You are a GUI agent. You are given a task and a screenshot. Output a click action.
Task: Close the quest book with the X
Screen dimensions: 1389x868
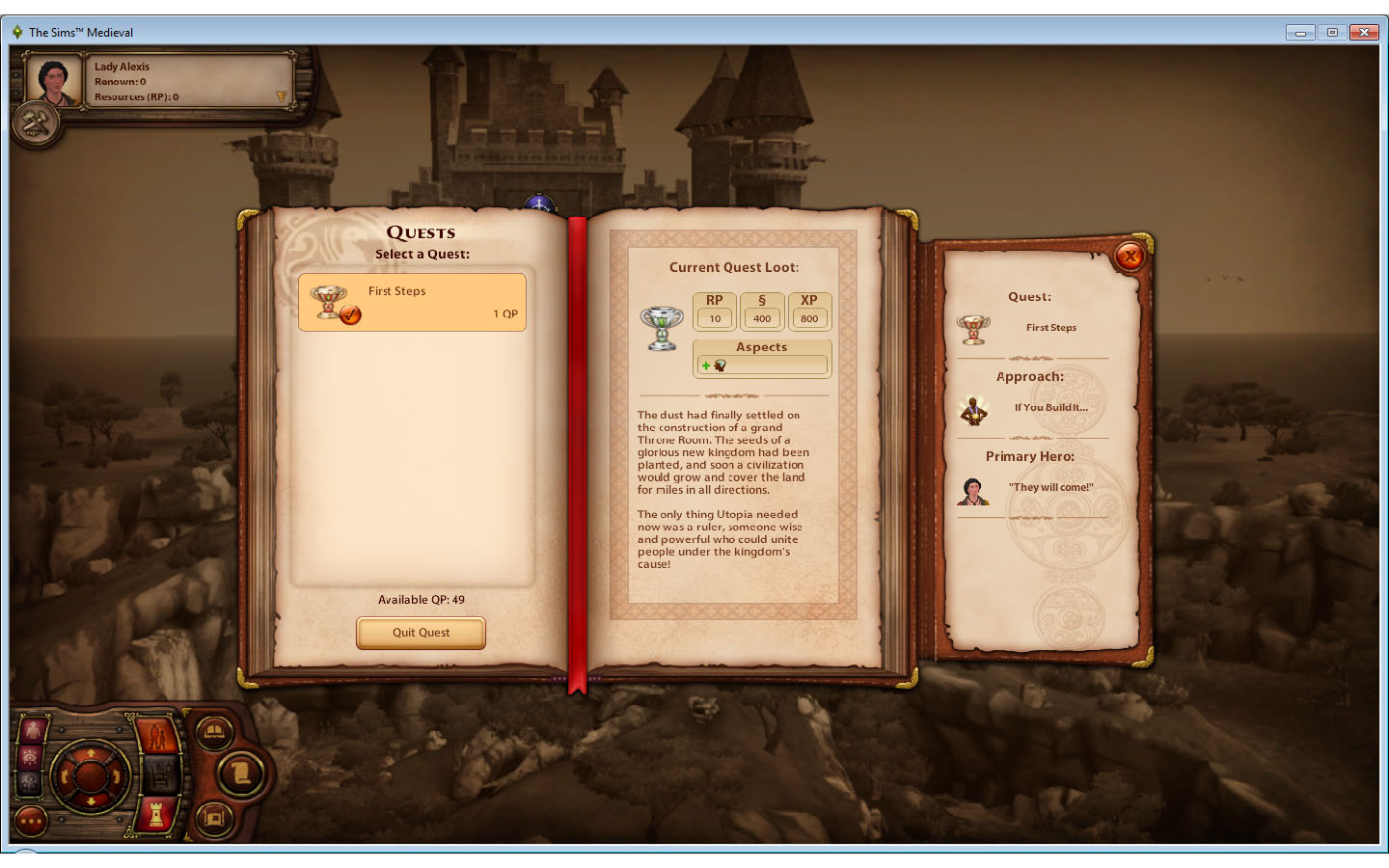[x=1130, y=257]
